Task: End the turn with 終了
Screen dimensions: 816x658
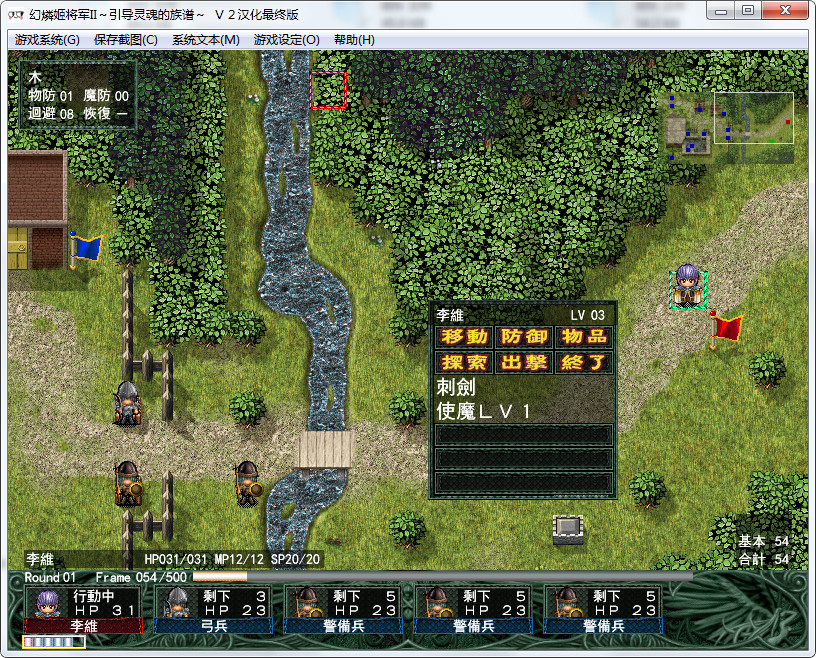Action: point(585,362)
